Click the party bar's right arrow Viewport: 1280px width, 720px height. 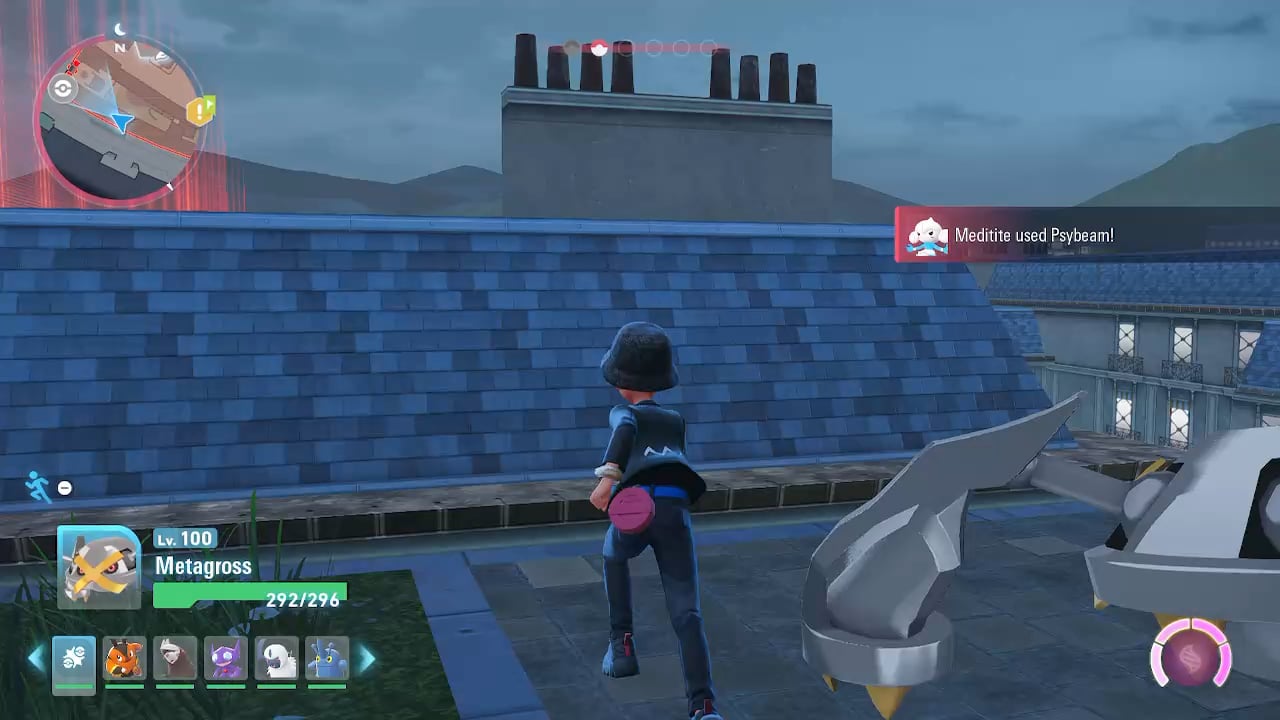366,659
